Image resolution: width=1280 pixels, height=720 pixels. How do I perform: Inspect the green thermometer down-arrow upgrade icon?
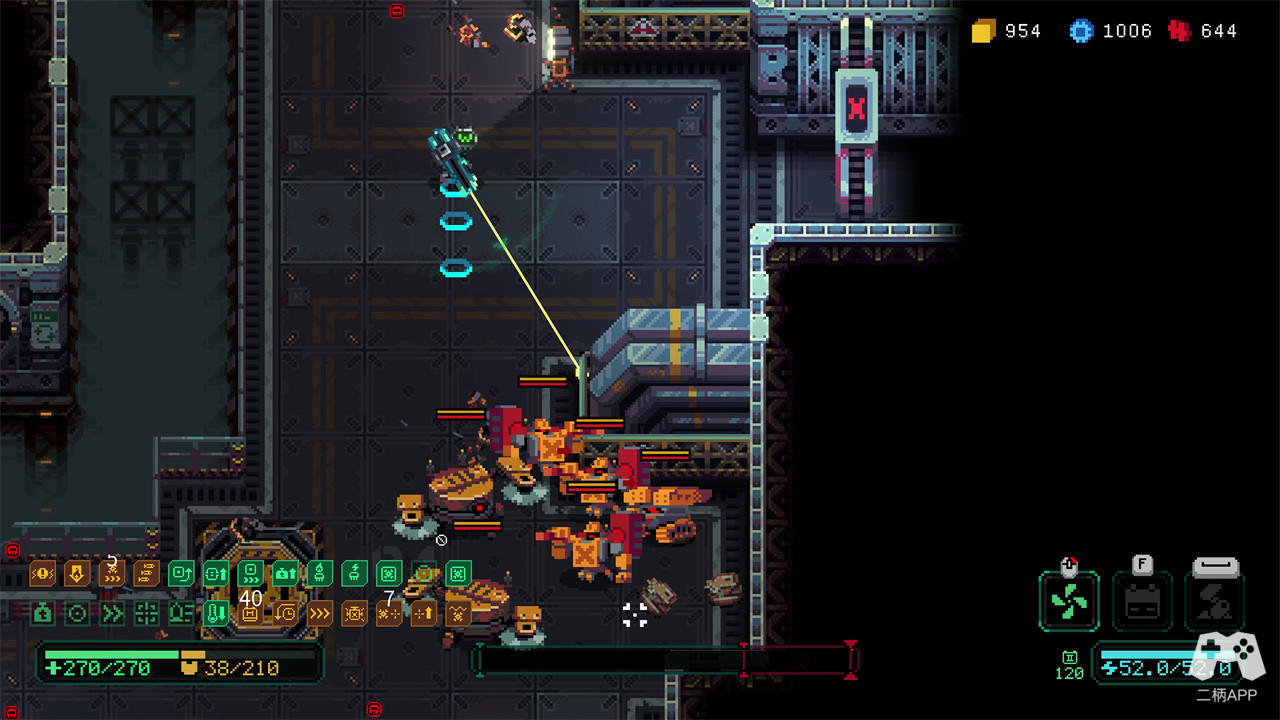(x=215, y=613)
